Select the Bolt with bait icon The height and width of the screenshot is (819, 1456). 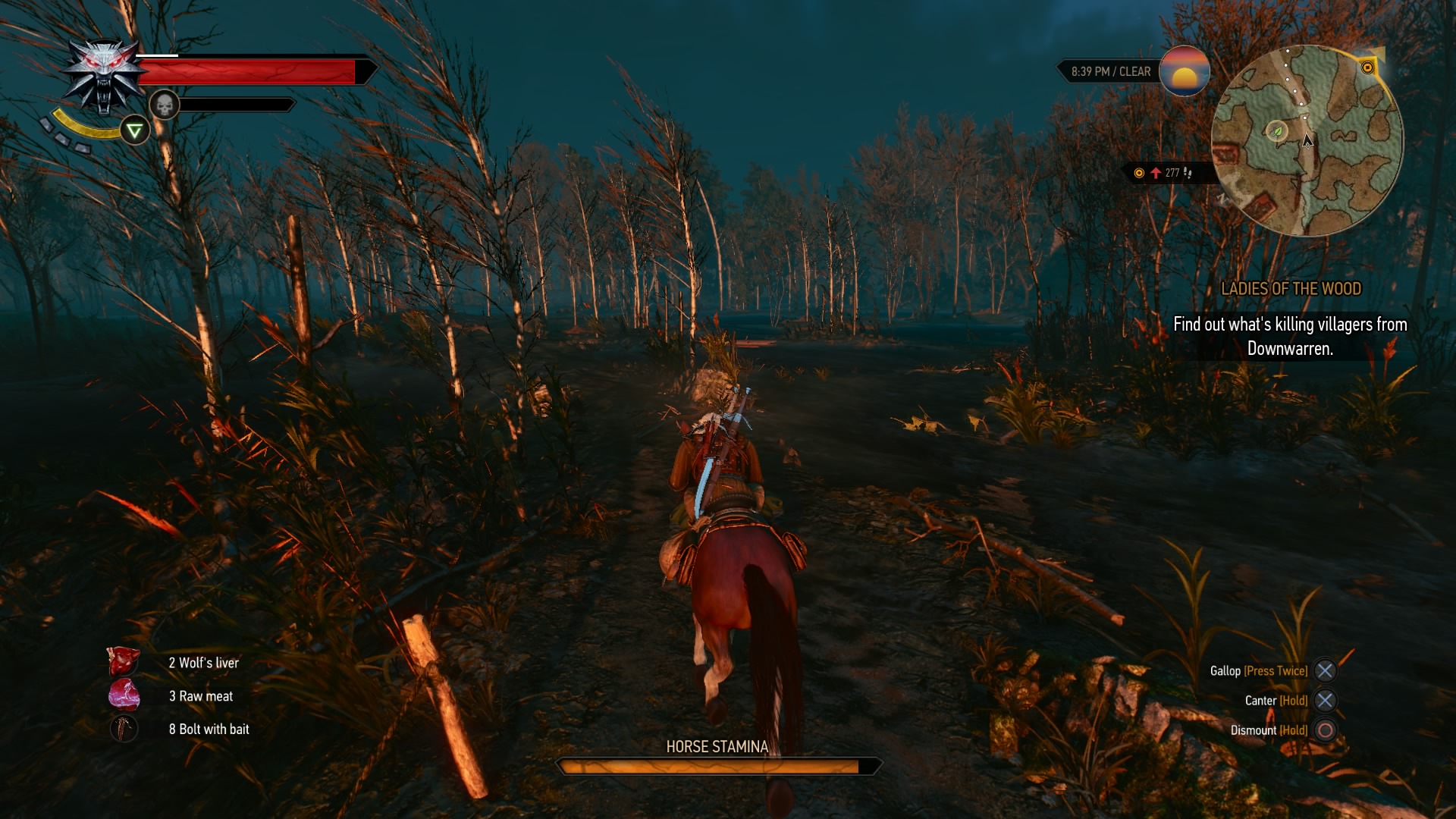(x=124, y=729)
